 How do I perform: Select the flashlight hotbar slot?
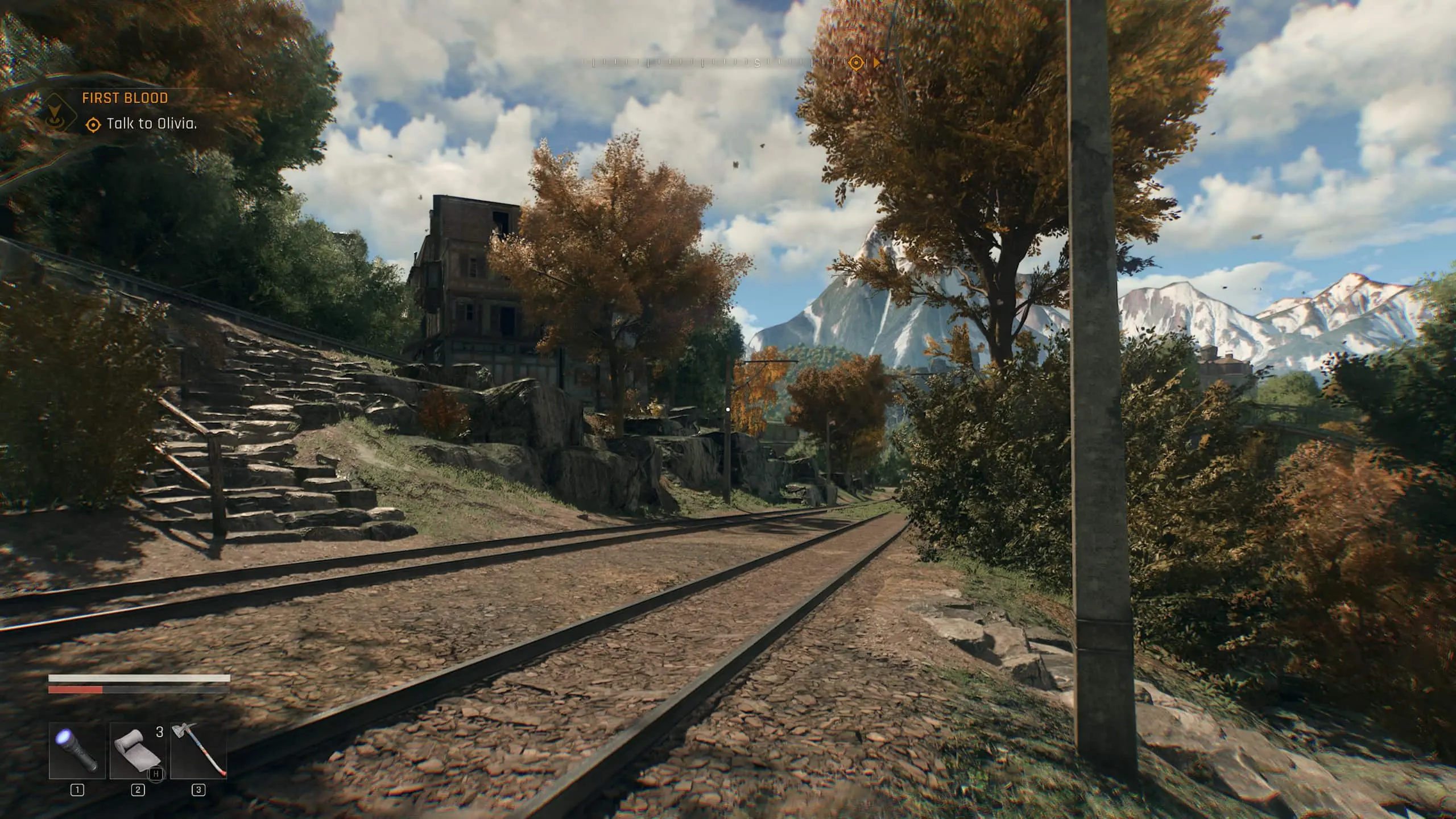tap(77, 750)
